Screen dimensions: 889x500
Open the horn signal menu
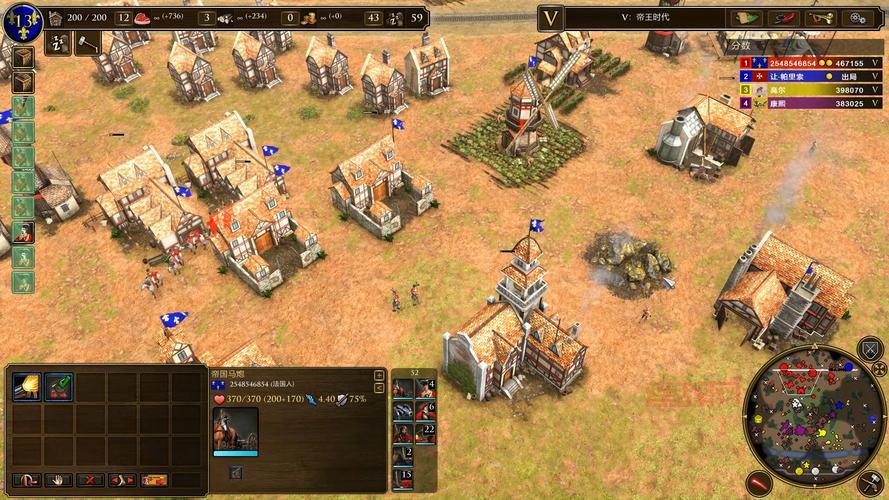[820, 18]
